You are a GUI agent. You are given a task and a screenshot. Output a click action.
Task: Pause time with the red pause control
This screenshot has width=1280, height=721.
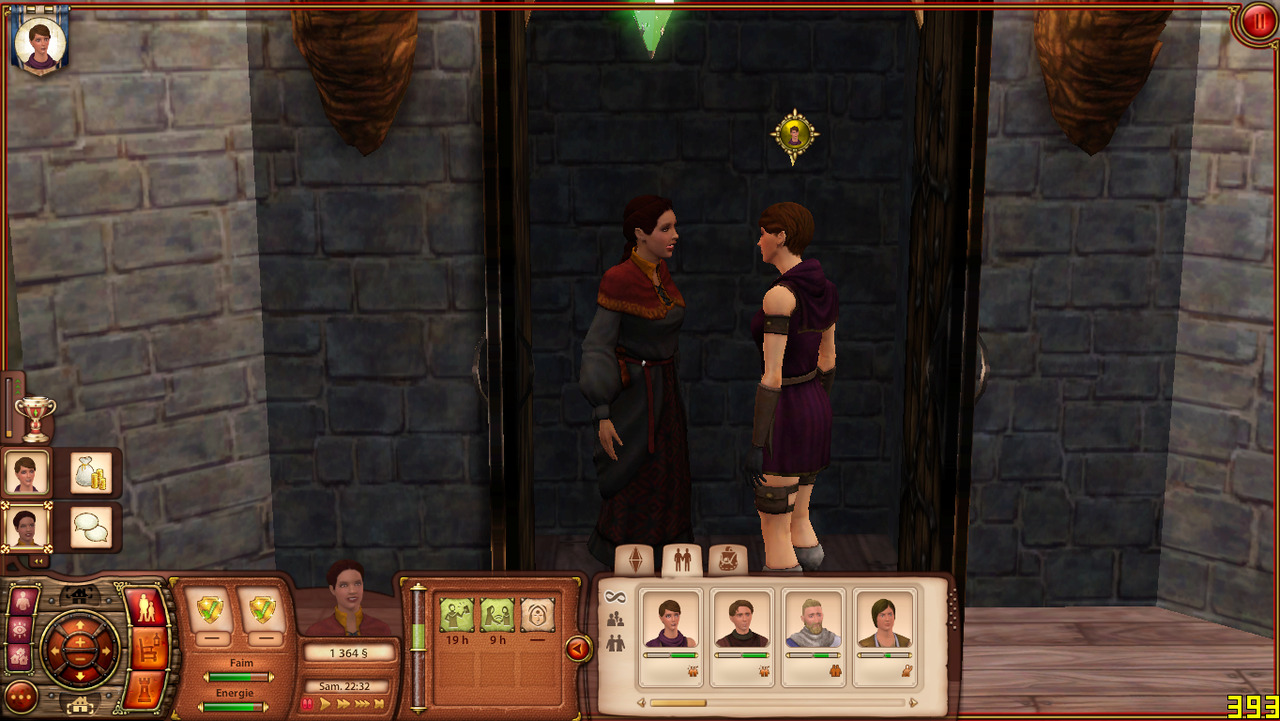point(308,704)
